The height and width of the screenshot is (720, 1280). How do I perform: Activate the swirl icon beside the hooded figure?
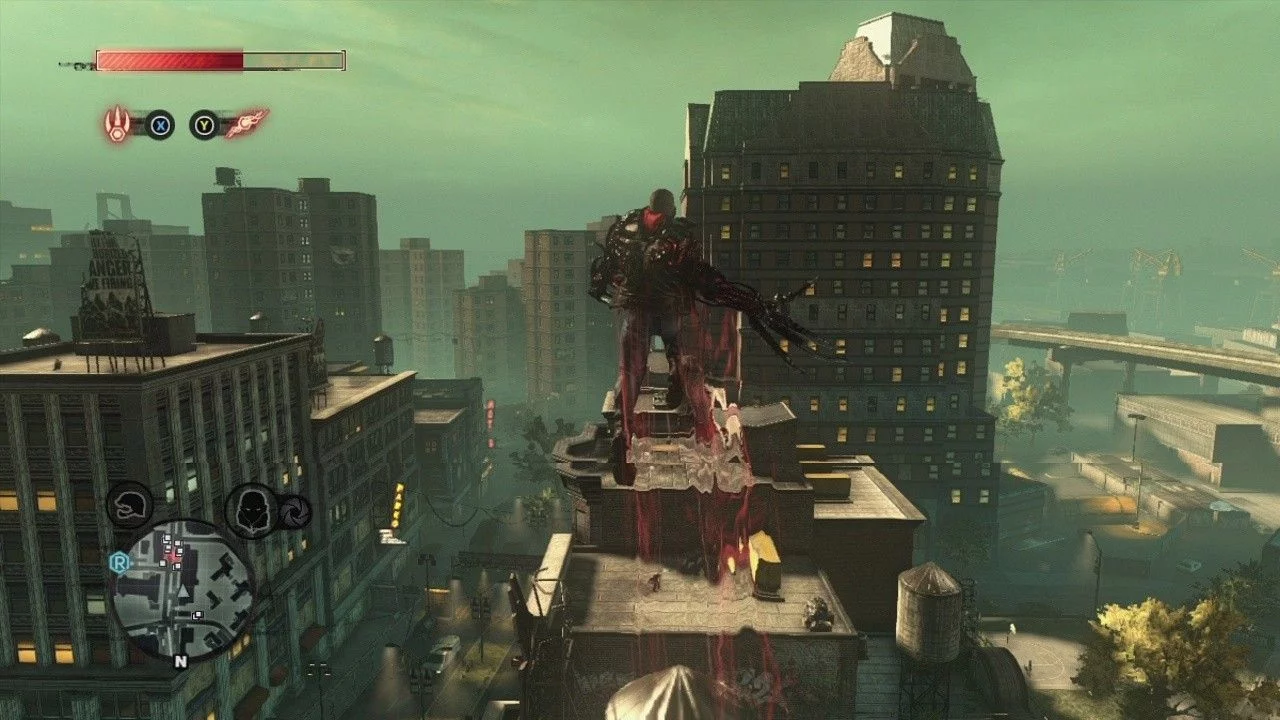[295, 510]
